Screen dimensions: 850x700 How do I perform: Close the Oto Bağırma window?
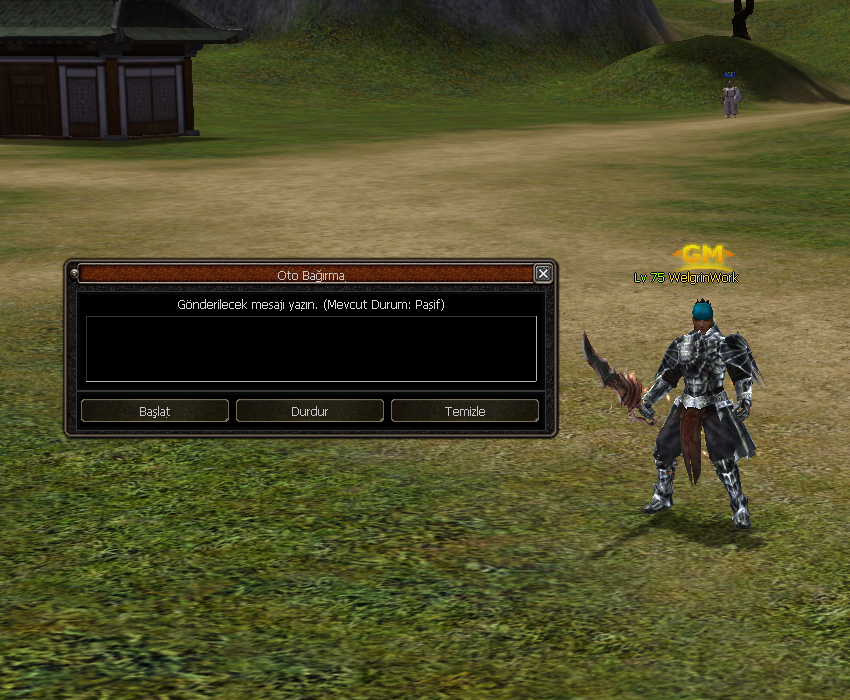pyautogui.click(x=543, y=274)
